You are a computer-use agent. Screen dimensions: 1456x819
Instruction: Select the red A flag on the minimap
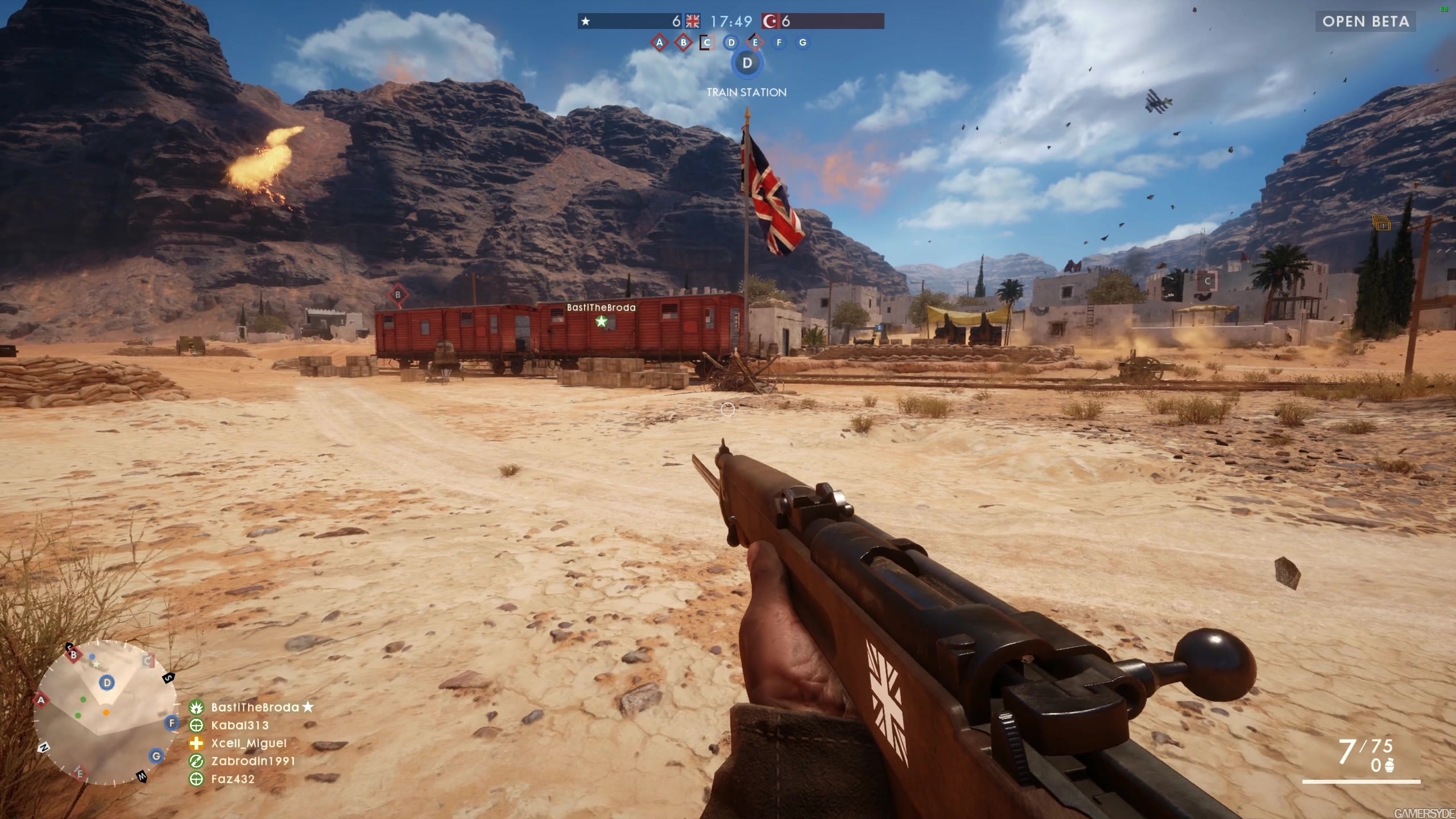tap(41, 700)
